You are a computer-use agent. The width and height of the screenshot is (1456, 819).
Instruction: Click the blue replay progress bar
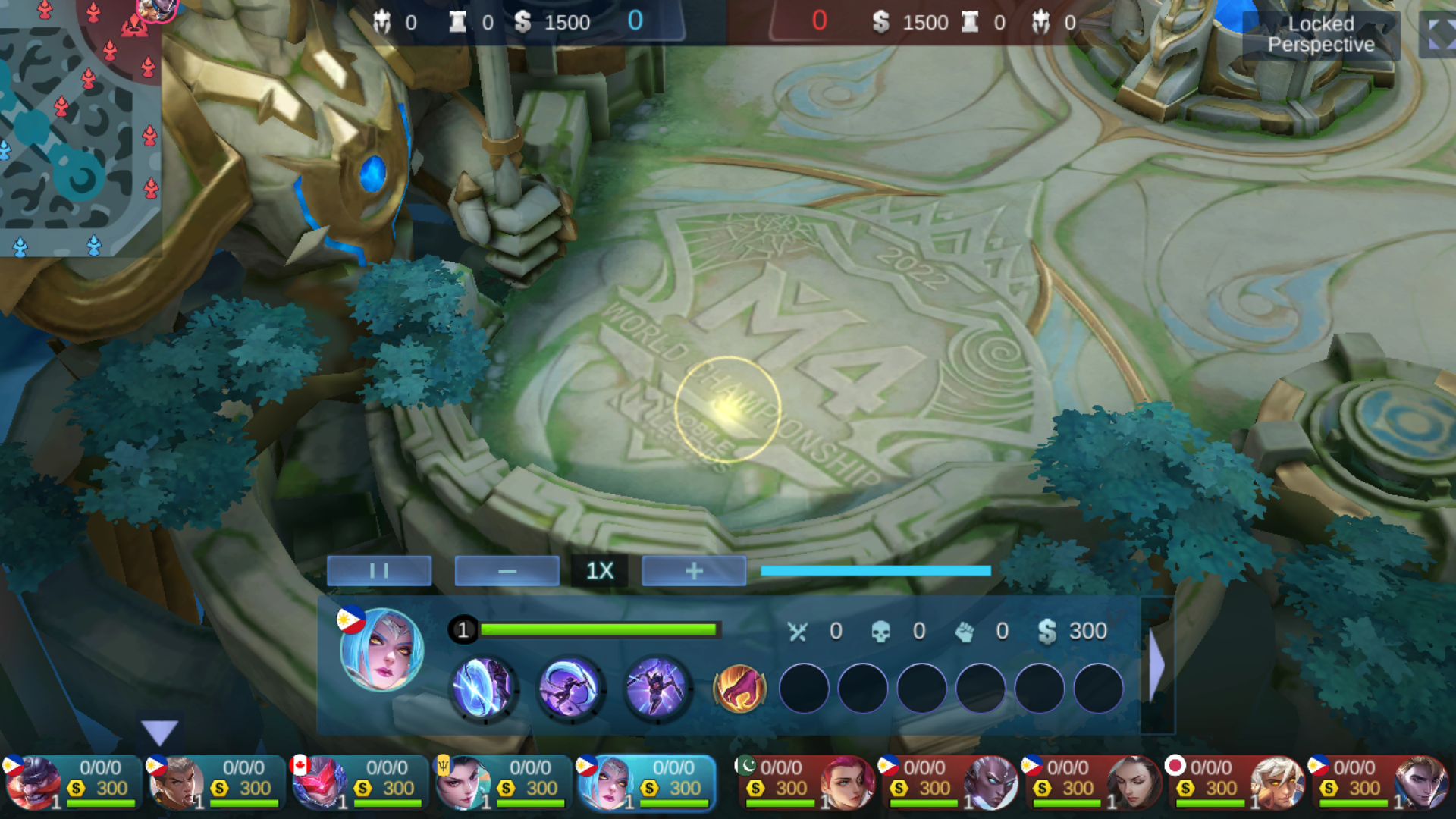tap(875, 571)
